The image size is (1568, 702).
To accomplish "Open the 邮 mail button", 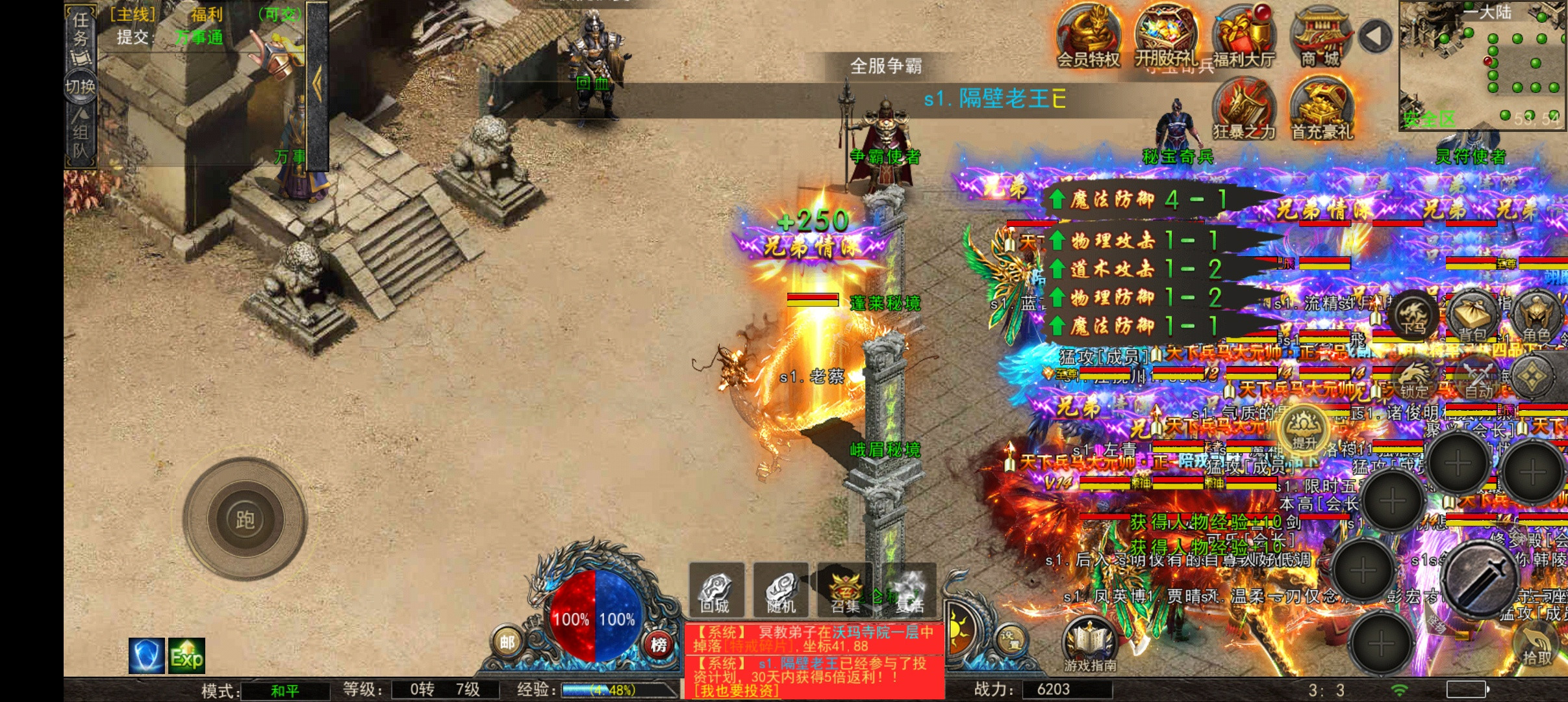I will pyautogui.click(x=507, y=643).
